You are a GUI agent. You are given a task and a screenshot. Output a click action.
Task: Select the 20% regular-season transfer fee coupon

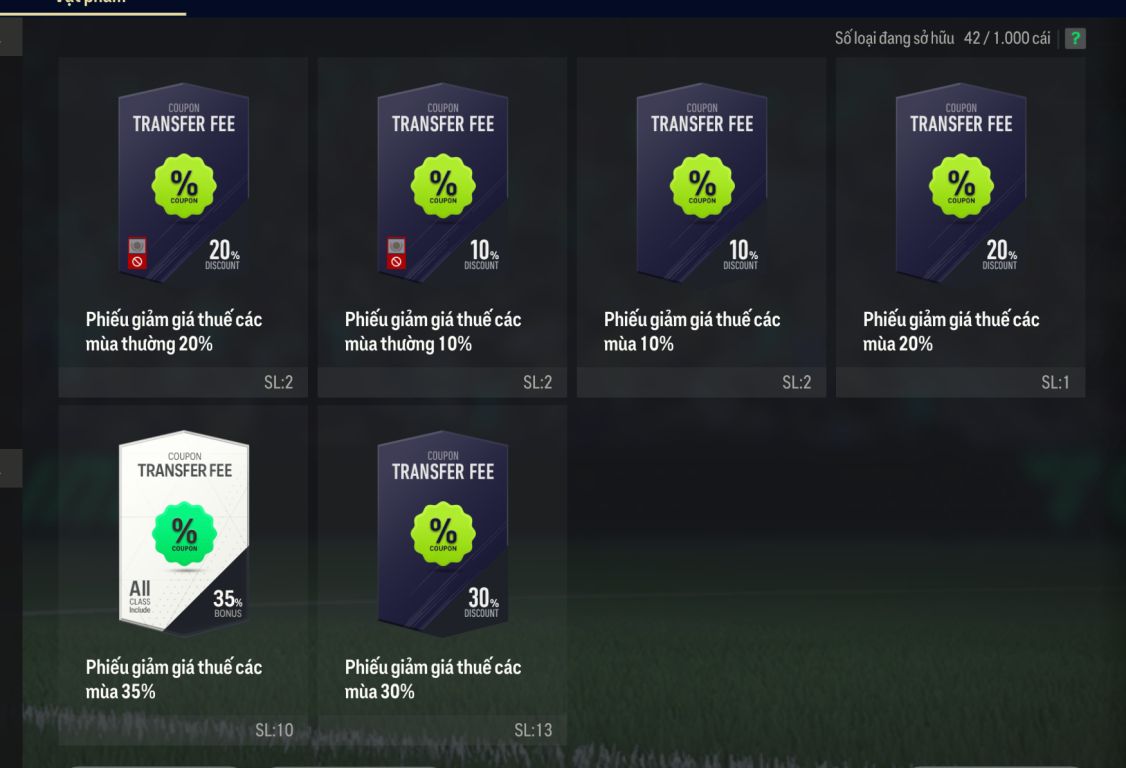[183, 227]
